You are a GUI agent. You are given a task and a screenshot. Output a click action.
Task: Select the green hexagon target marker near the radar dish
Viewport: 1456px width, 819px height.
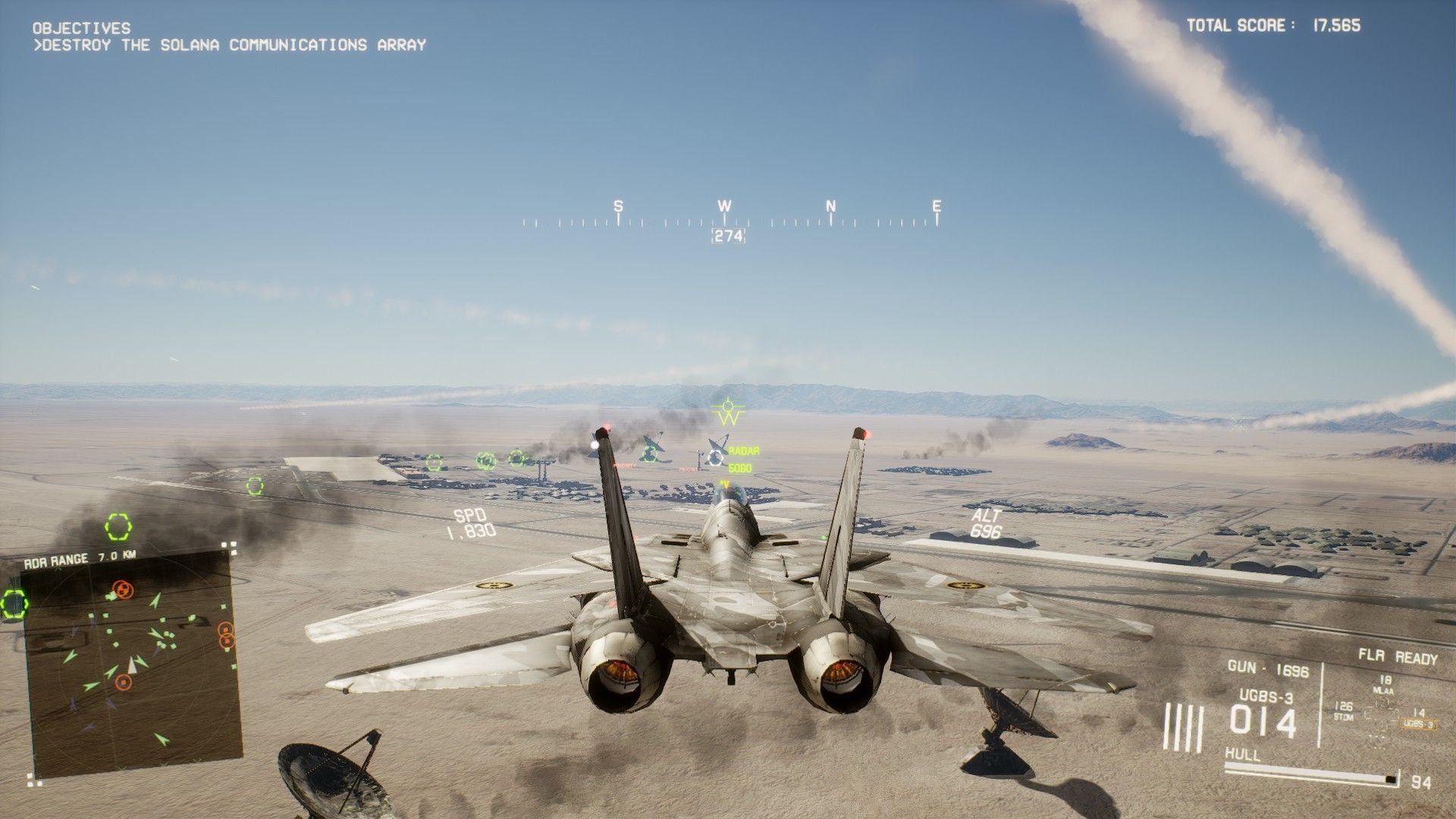click(x=650, y=453)
